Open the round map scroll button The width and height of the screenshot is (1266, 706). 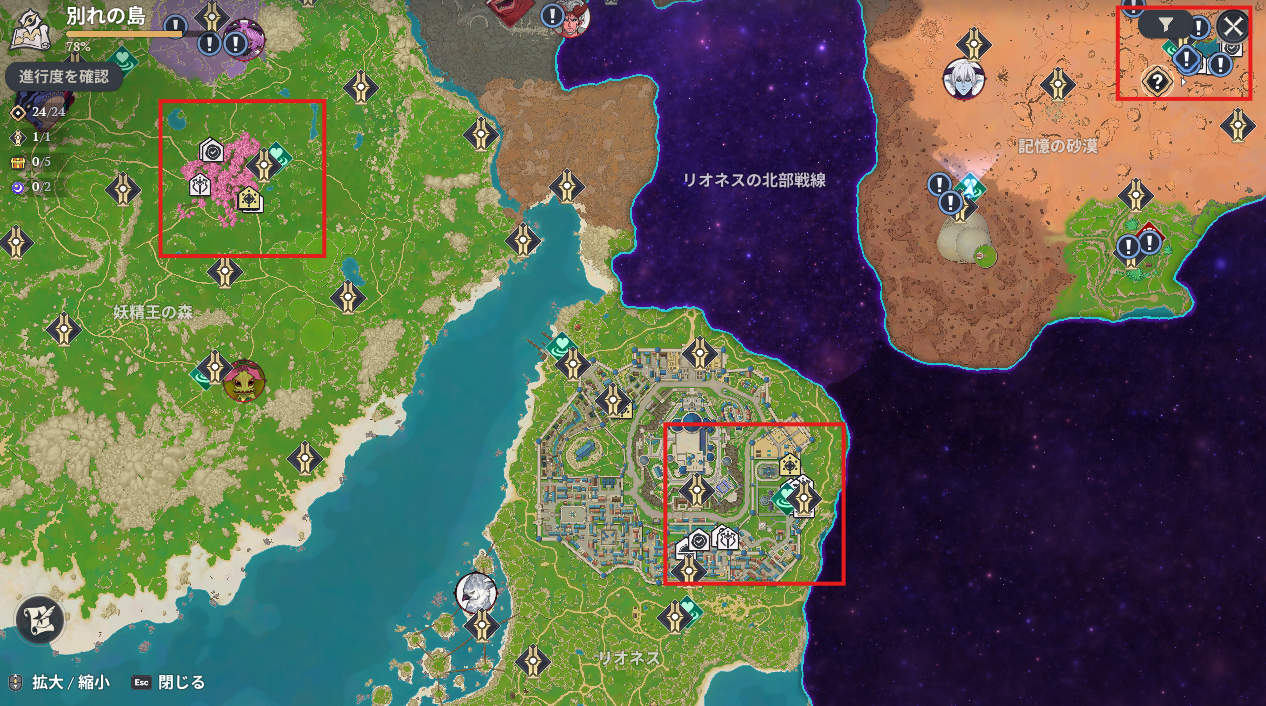pos(40,620)
